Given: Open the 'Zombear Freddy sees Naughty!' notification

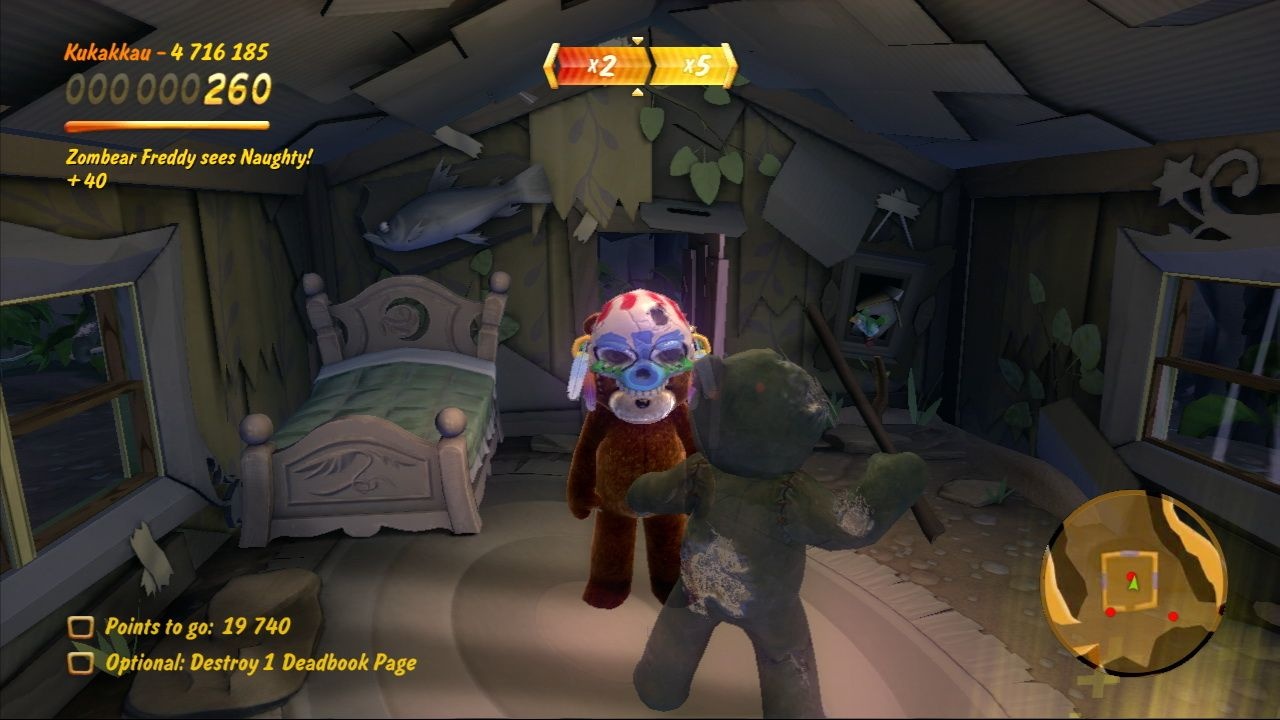Looking at the screenshot, I should point(190,158).
